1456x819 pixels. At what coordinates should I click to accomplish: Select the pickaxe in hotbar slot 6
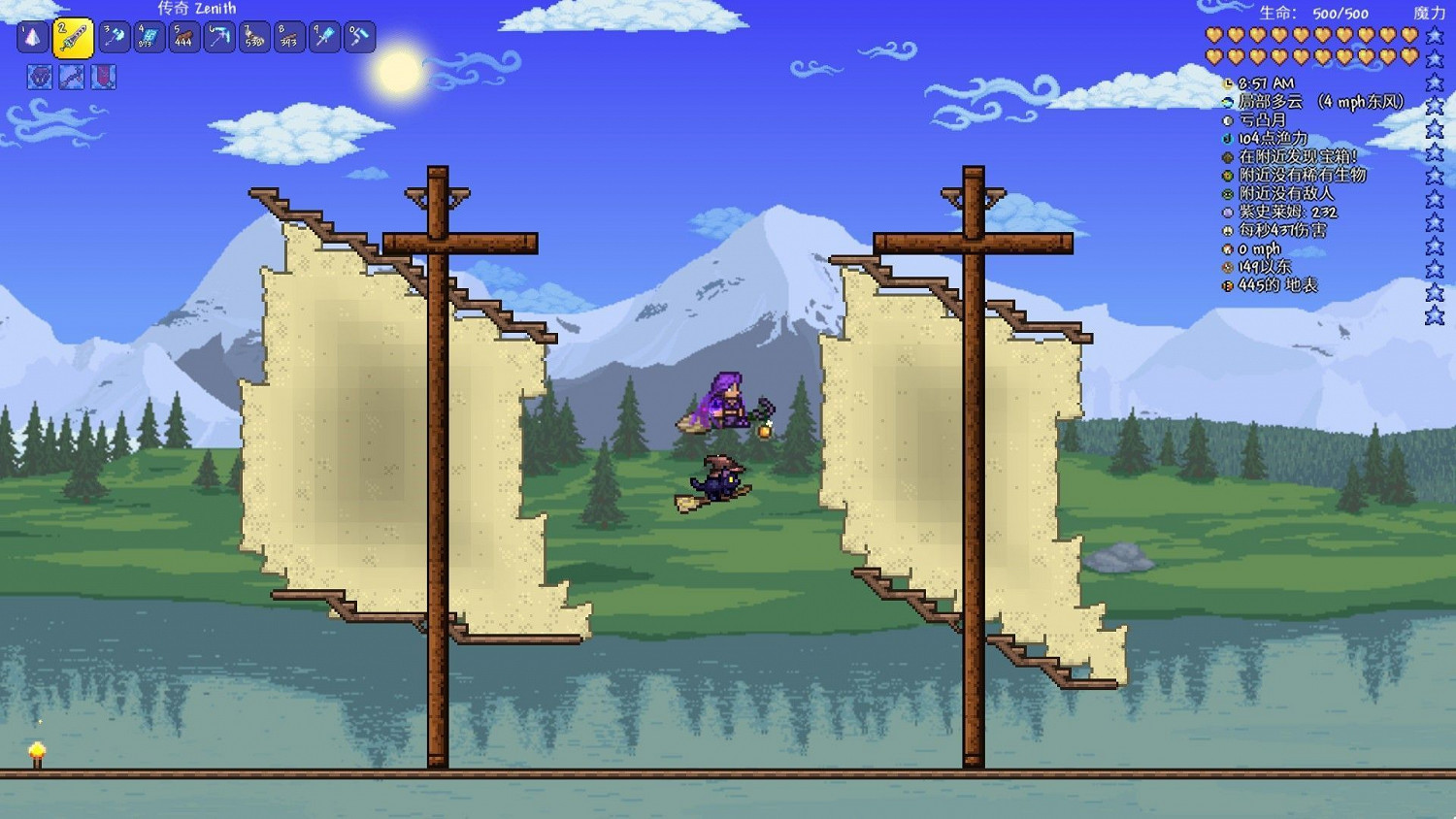pyautogui.click(x=218, y=38)
